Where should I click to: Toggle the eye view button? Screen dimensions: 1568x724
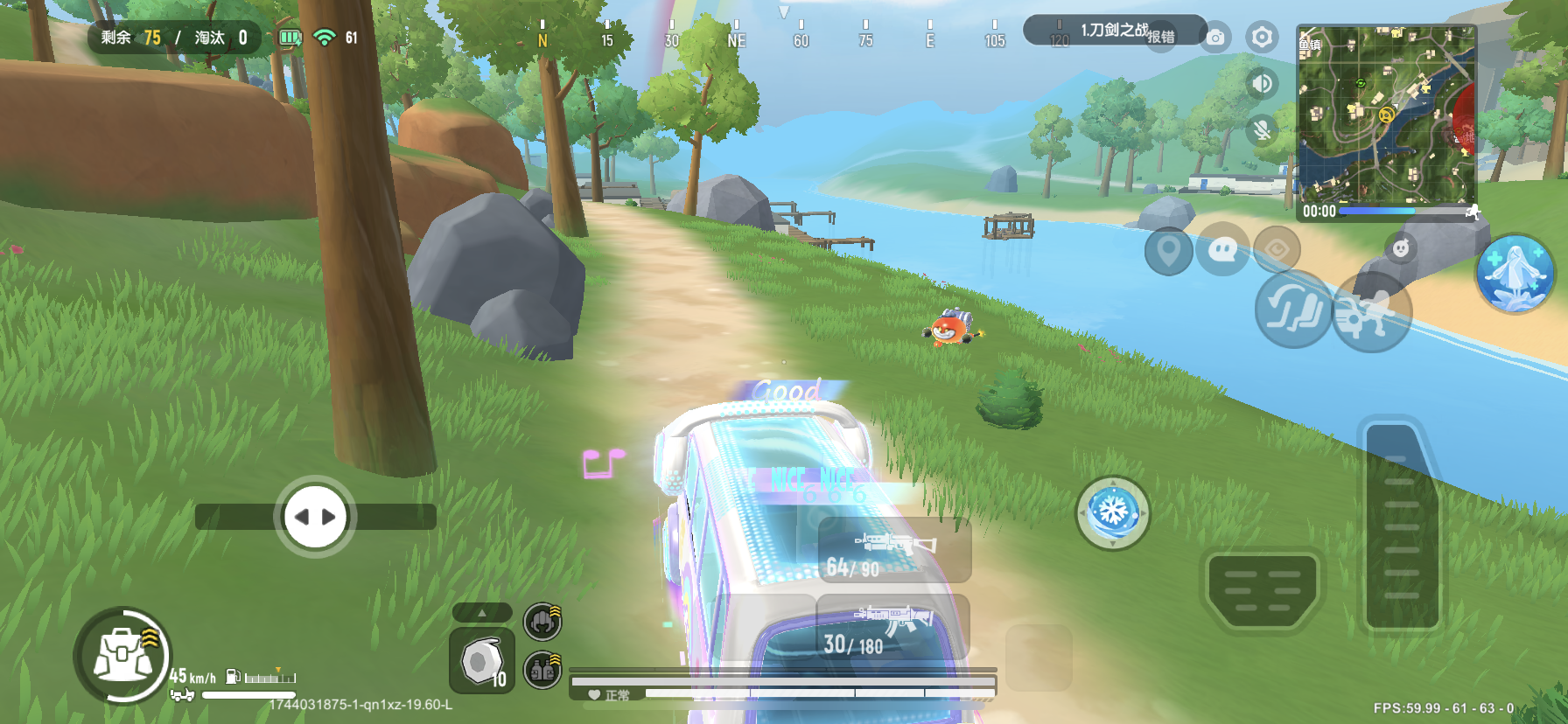pos(1277,250)
